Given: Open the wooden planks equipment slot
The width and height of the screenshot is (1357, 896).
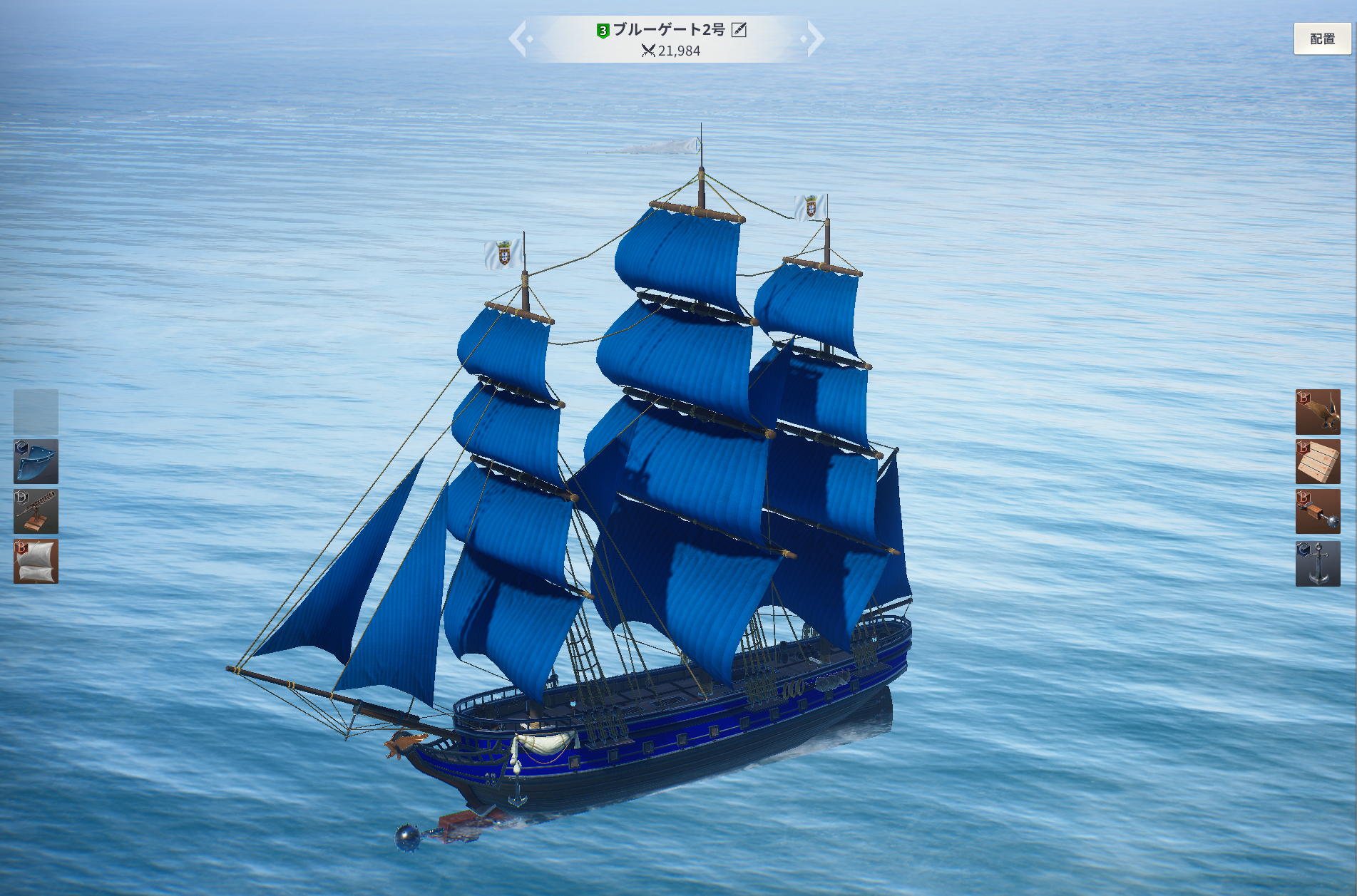Looking at the screenshot, I should point(1317,462).
